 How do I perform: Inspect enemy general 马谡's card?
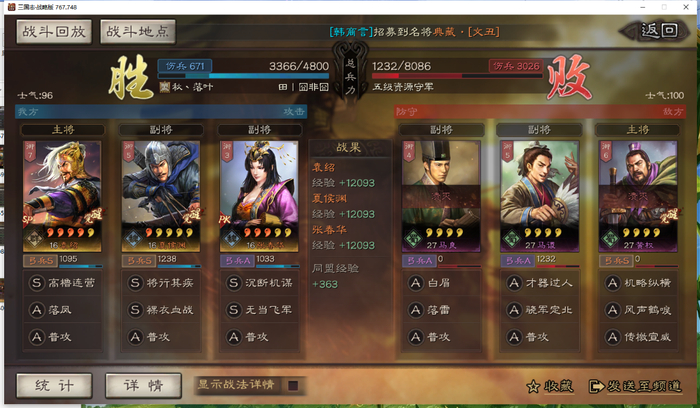point(539,194)
